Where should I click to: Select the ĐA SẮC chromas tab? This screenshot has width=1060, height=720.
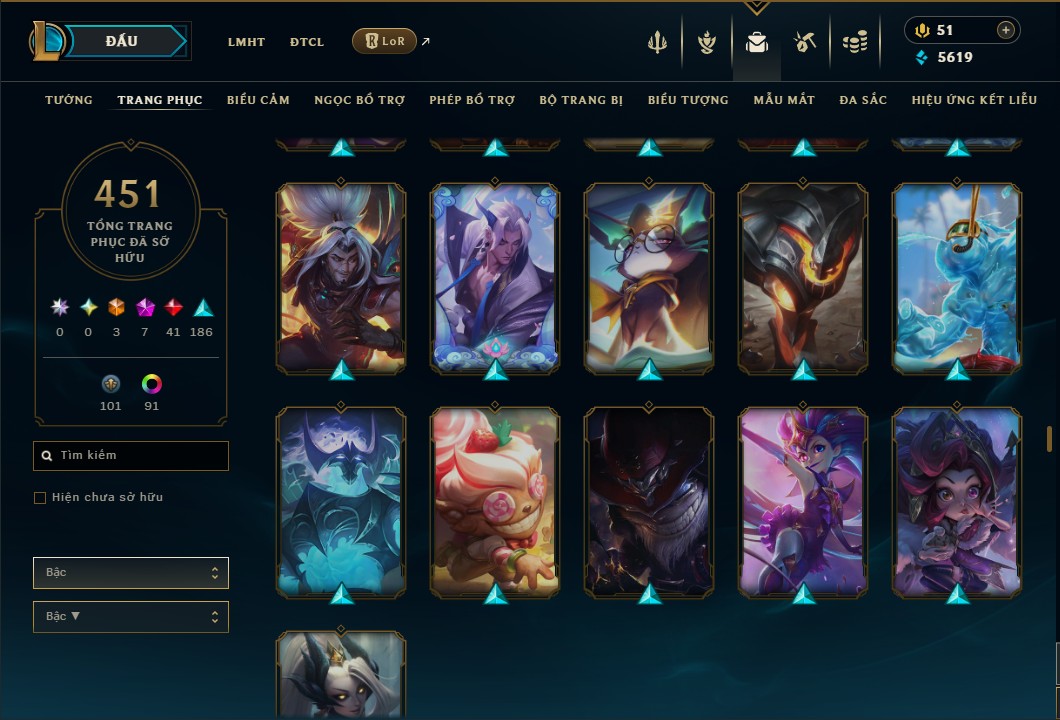point(863,100)
